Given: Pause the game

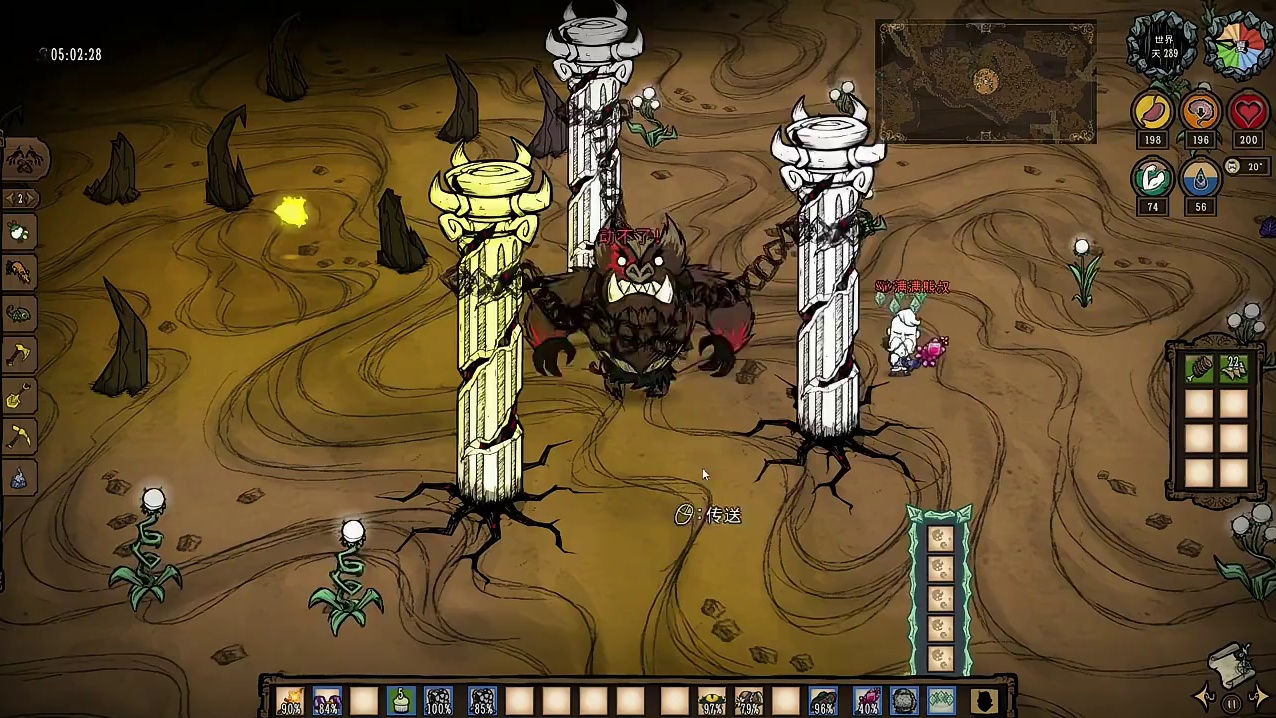Looking at the screenshot, I should 1232,703.
